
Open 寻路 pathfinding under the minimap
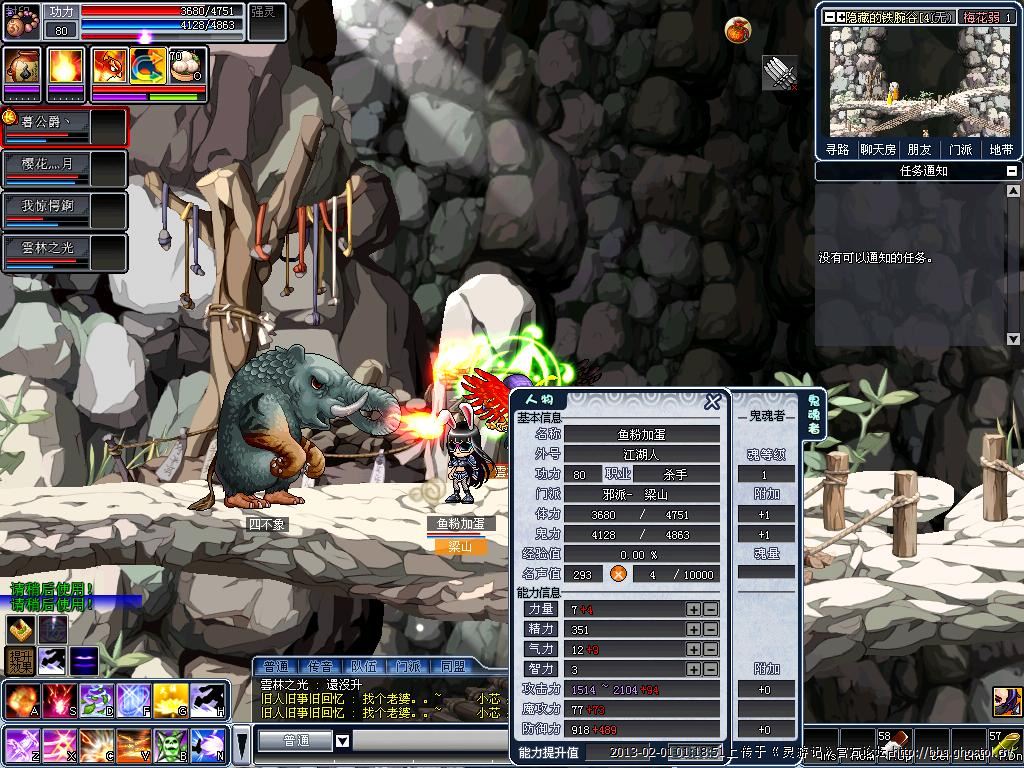838,149
